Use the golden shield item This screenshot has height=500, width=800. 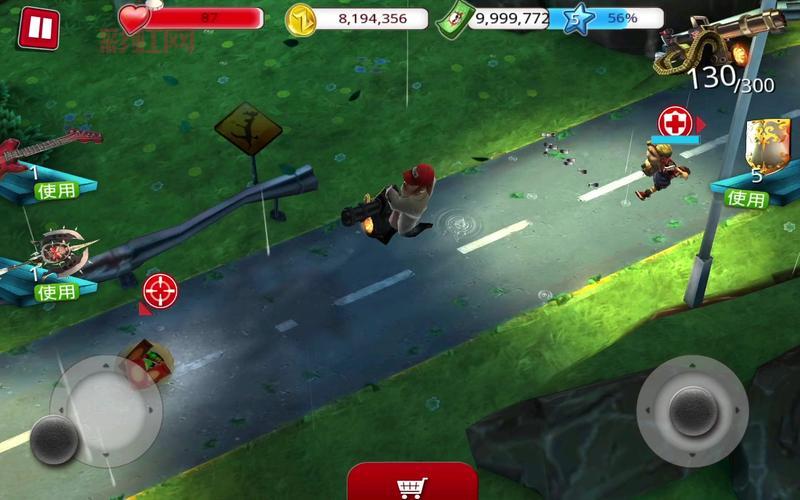746,198
